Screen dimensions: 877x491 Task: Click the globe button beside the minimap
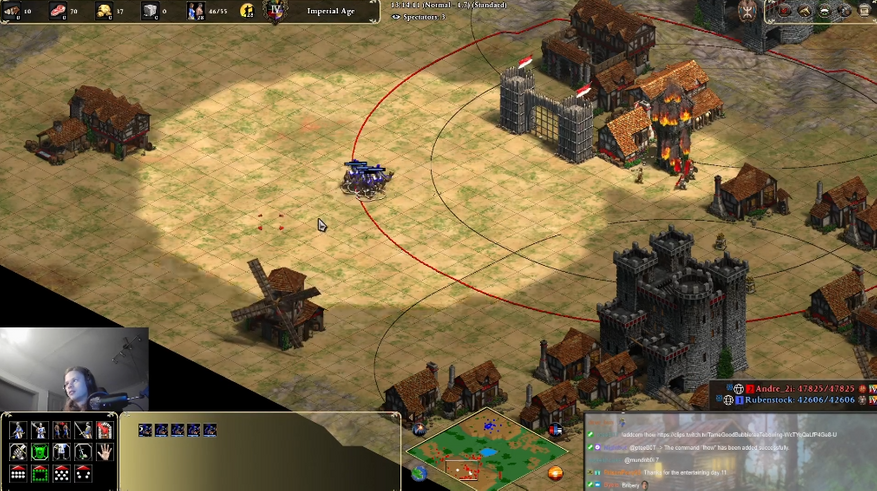pyautogui.click(x=418, y=473)
